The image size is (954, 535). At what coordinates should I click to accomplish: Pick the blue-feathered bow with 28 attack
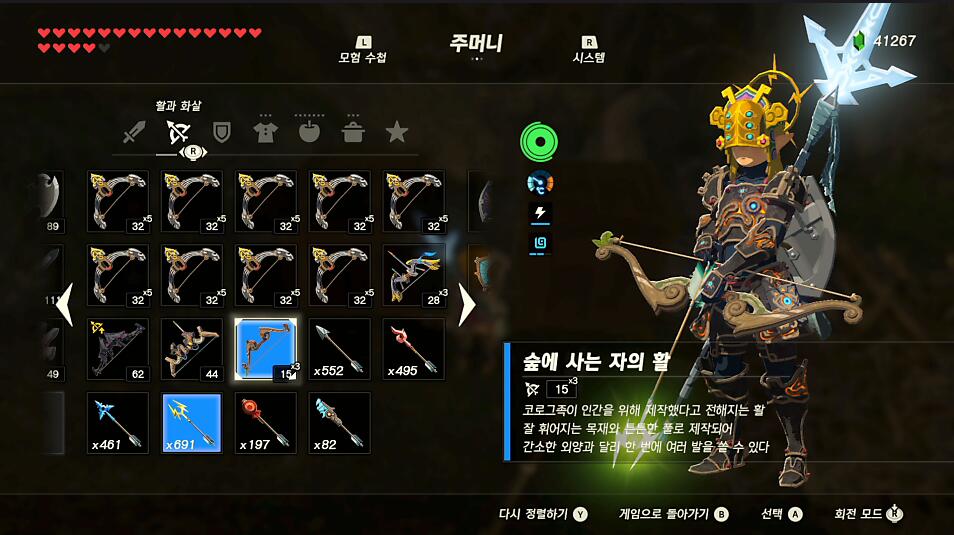[414, 275]
